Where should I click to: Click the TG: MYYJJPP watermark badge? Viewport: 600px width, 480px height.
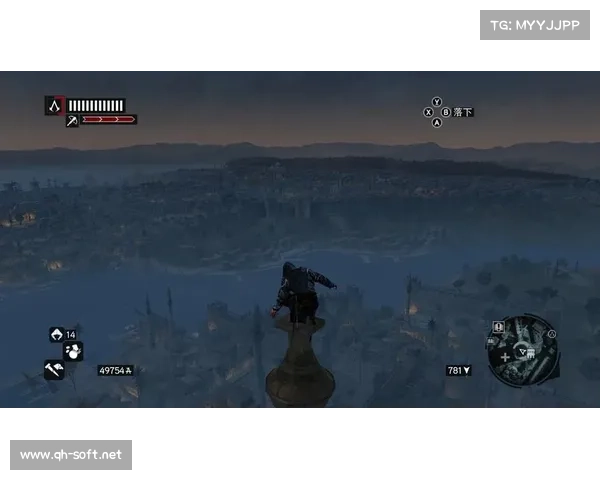(535, 24)
